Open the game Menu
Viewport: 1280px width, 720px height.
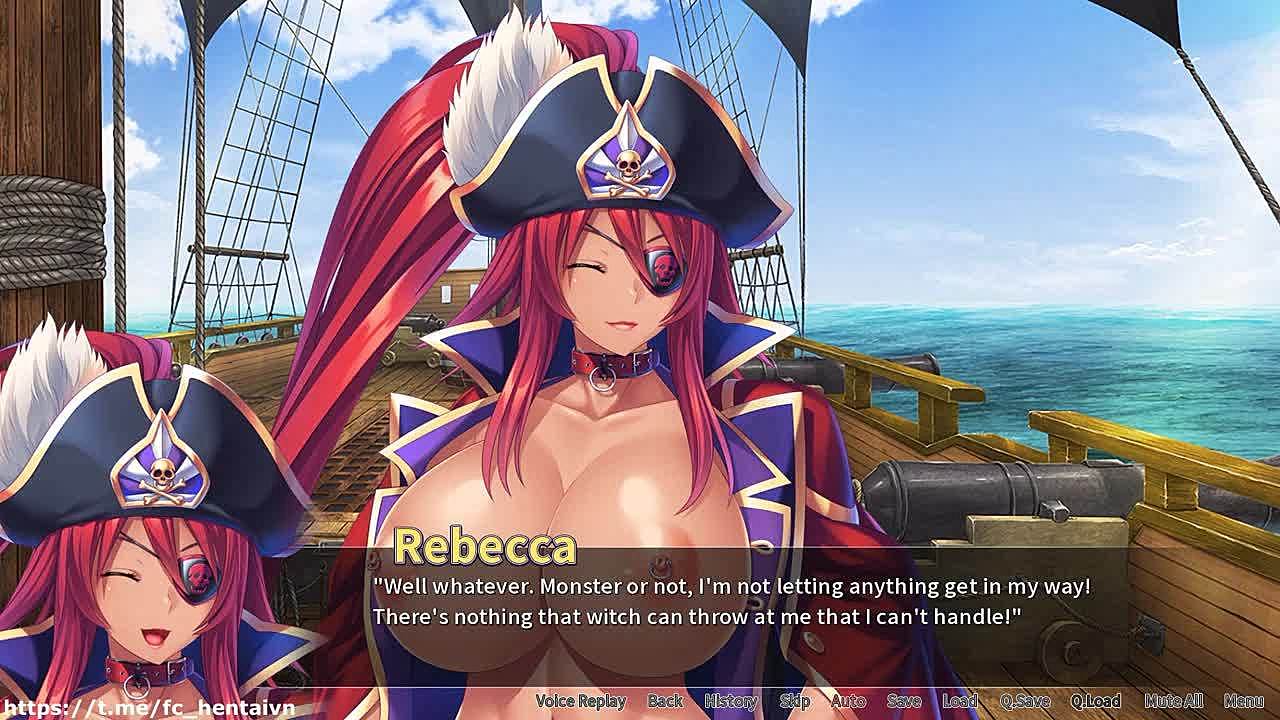point(1244,701)
